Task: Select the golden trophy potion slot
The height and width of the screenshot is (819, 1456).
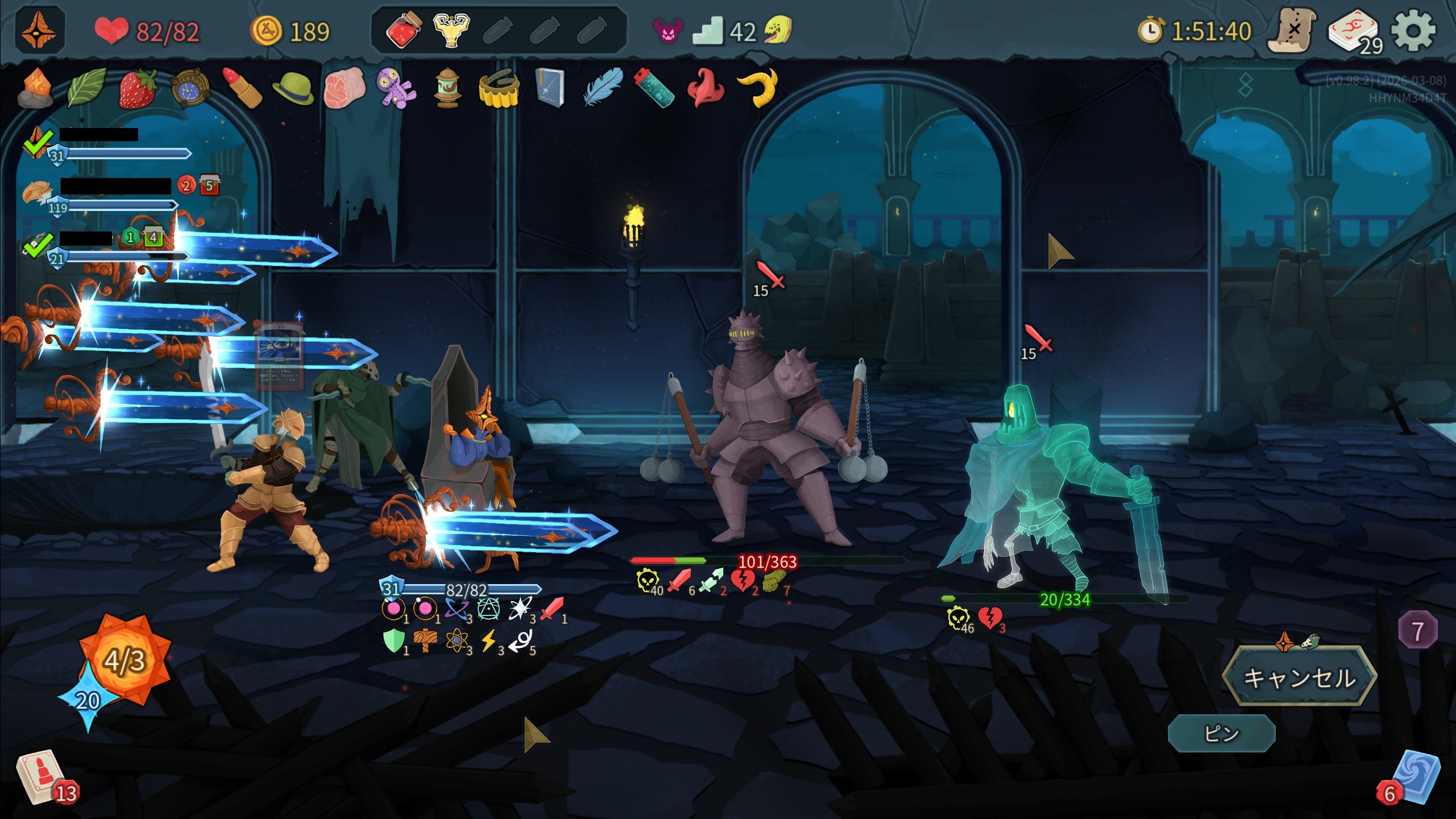Action: pyautogui.click(x=451, y=30)
